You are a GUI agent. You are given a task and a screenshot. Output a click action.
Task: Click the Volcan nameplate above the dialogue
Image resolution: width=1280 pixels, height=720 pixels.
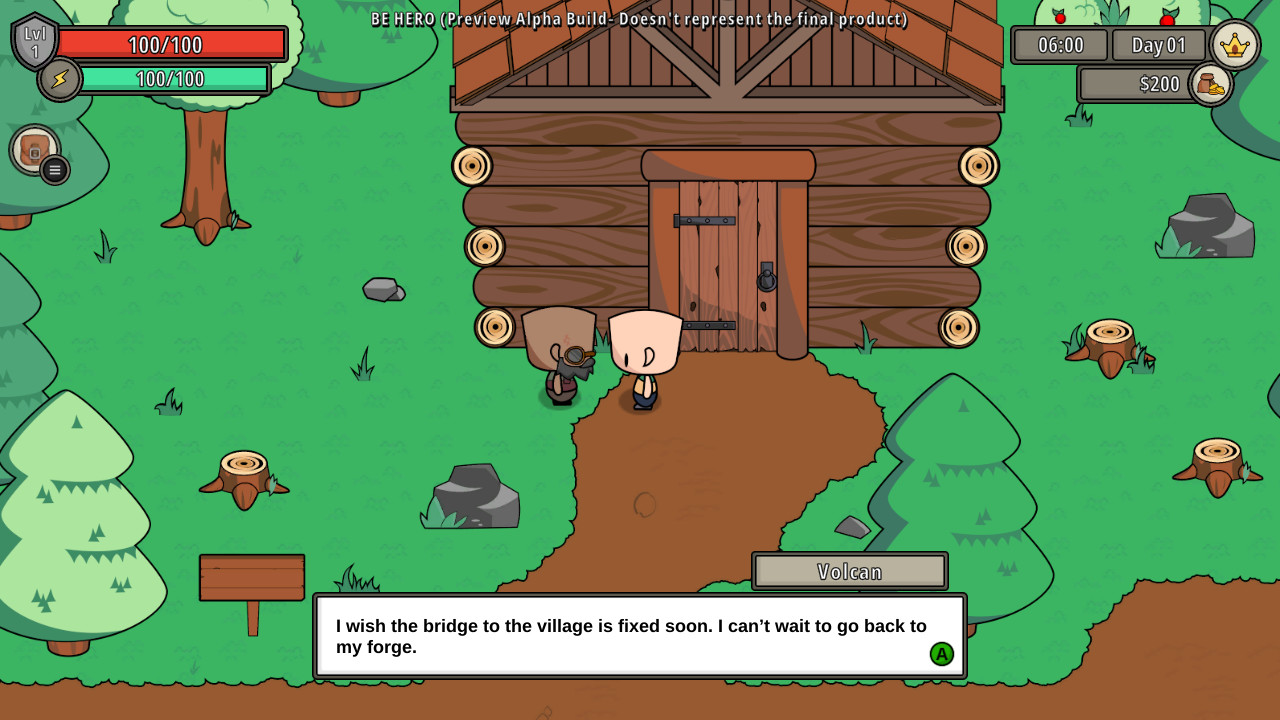pyautogui.click(x=849, y=571)
